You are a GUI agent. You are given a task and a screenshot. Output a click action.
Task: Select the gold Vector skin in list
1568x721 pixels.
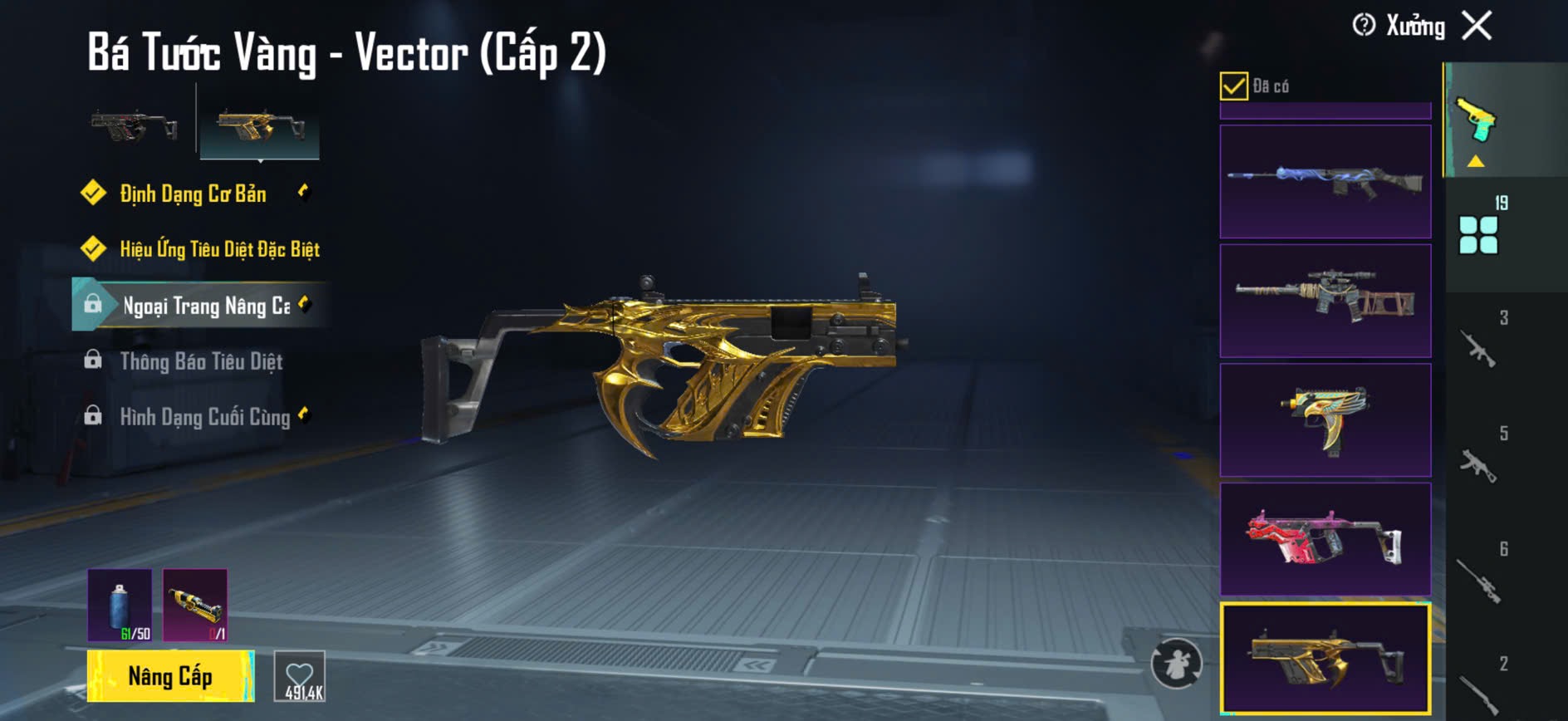pos(1325,659)
